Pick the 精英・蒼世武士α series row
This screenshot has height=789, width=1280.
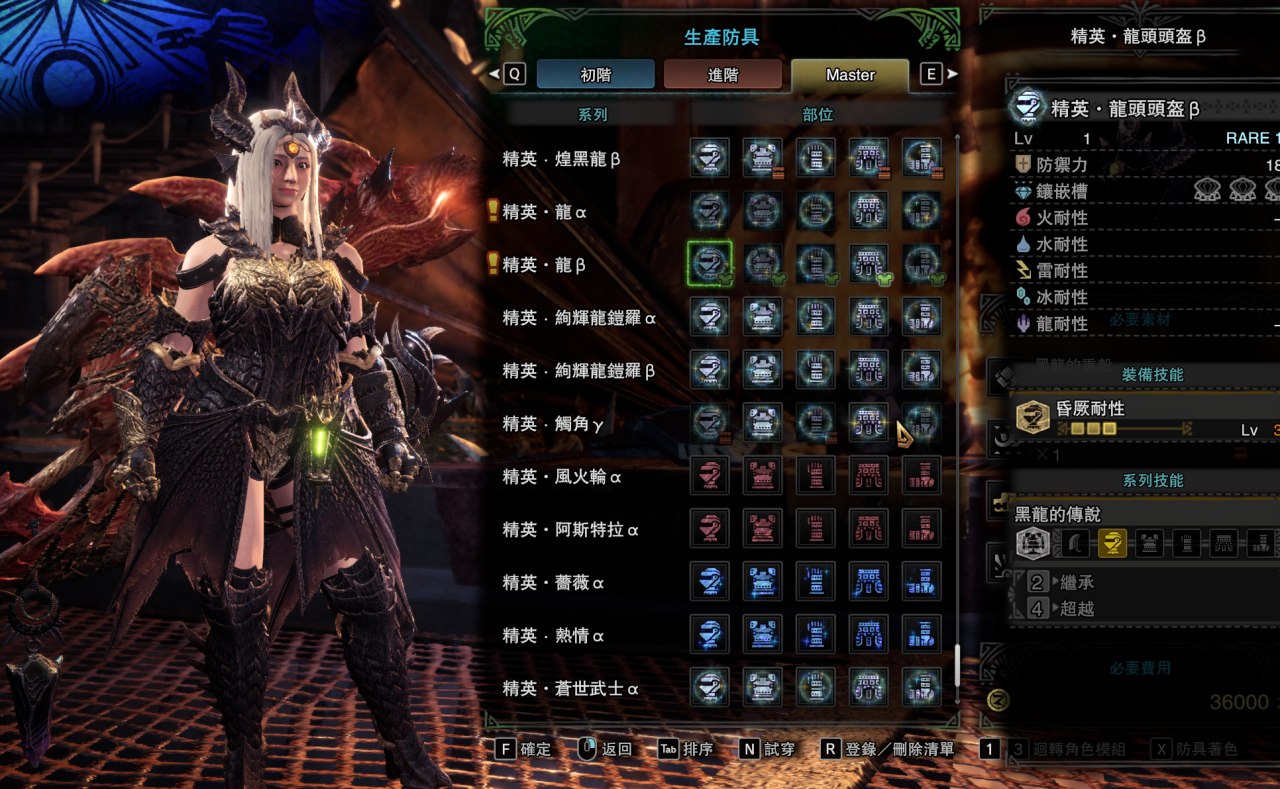click(570, 688)
